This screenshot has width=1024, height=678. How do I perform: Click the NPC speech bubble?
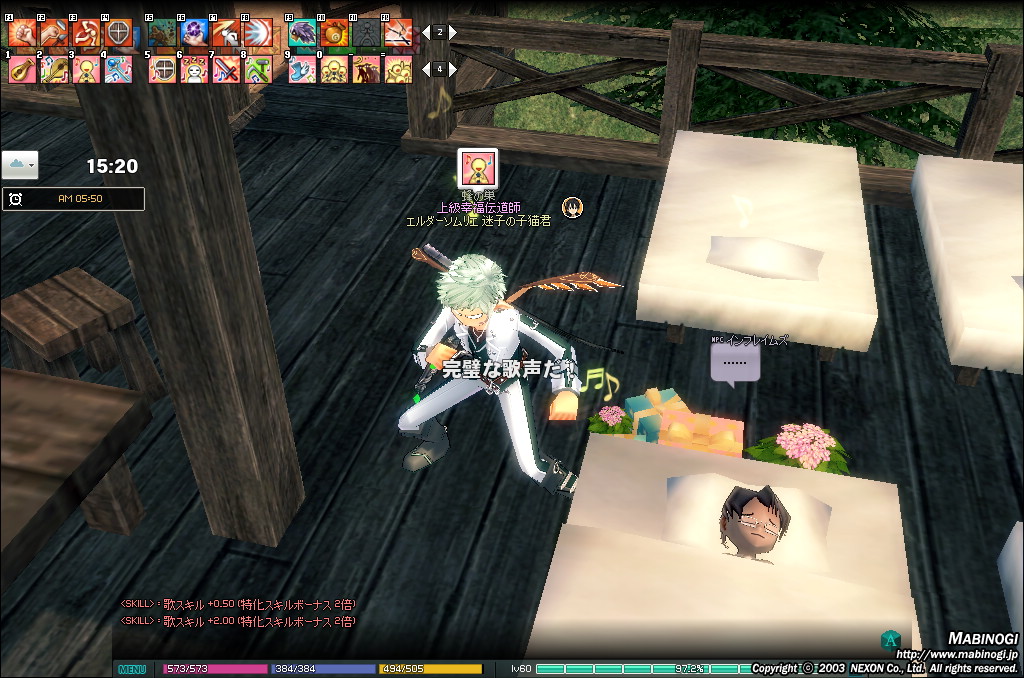click(735, 363)
